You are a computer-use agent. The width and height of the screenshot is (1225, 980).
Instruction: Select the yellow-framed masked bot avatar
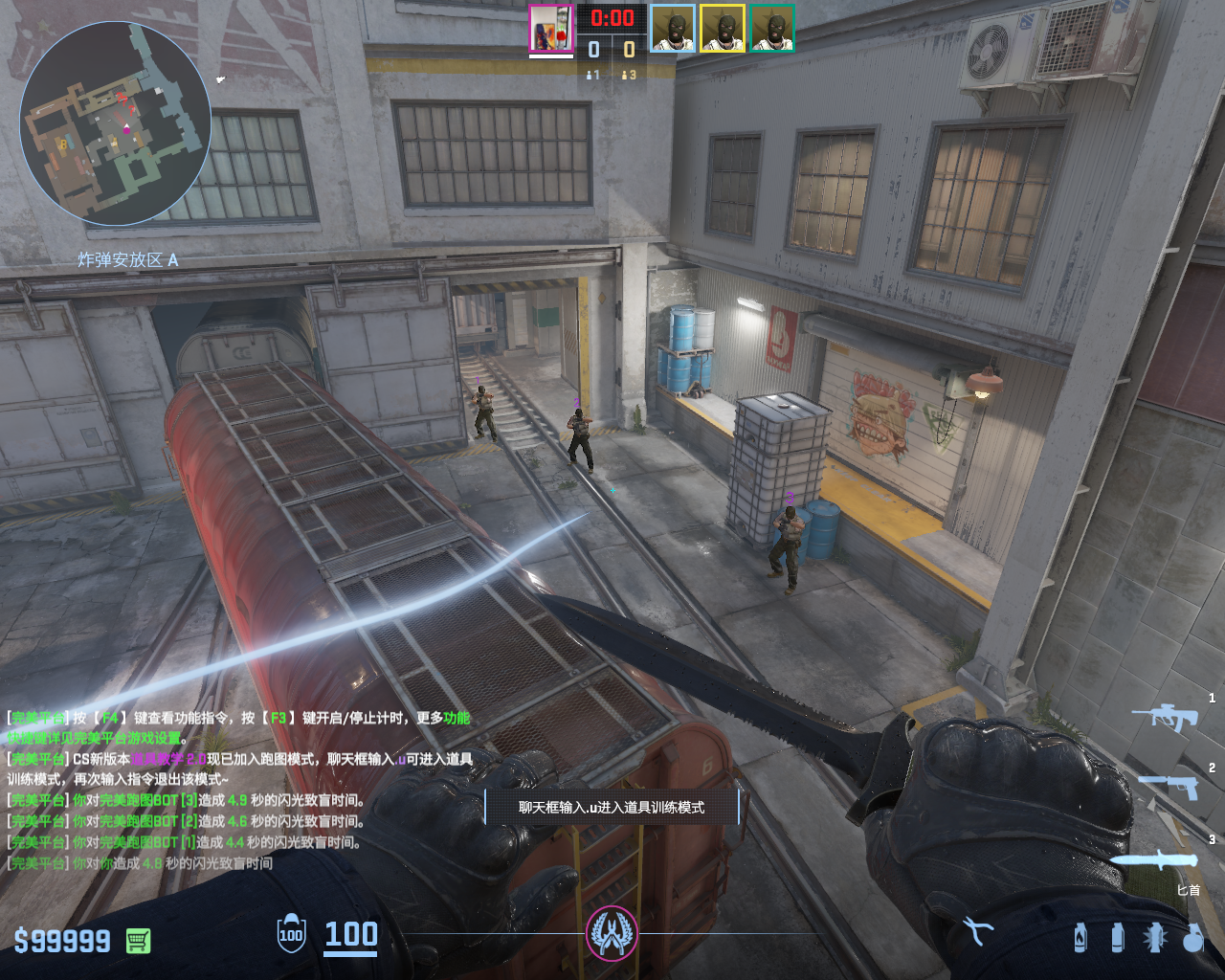pos(723,29)
